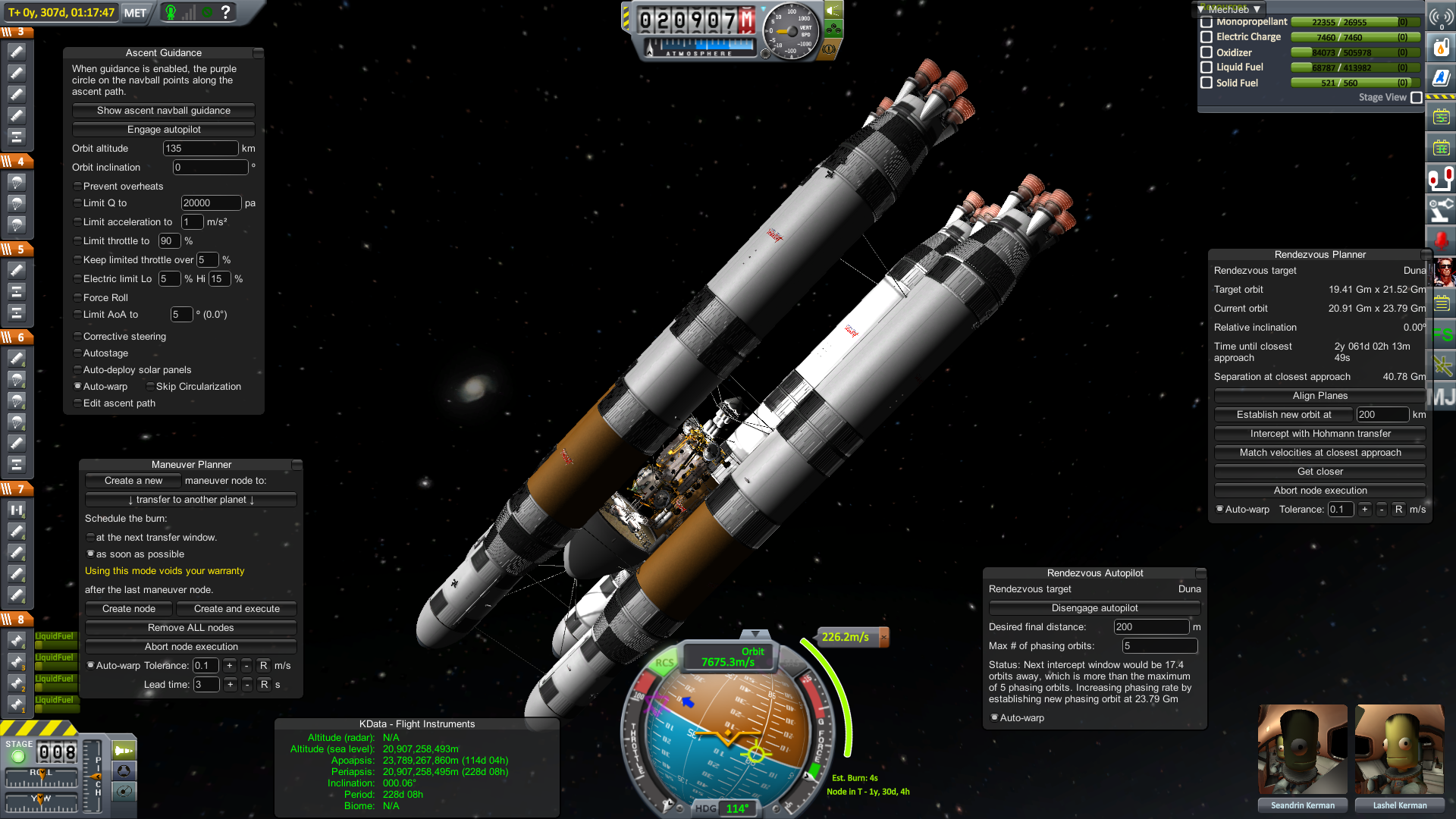Match velocities at closest approach
The width and height of the screenshot is (1456, 819).
(1319, 453)
